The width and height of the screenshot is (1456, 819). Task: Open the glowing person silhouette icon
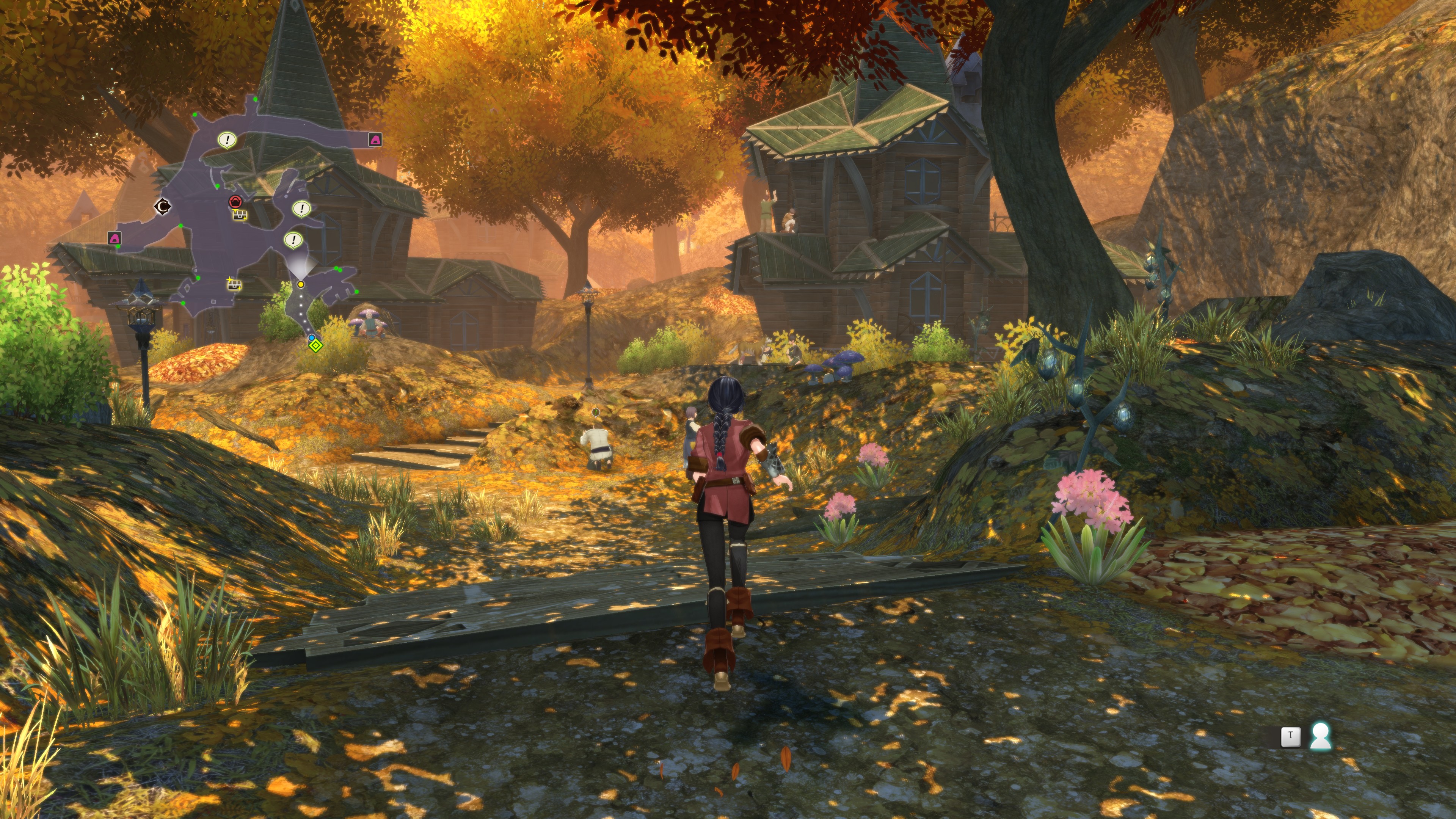1320,736
